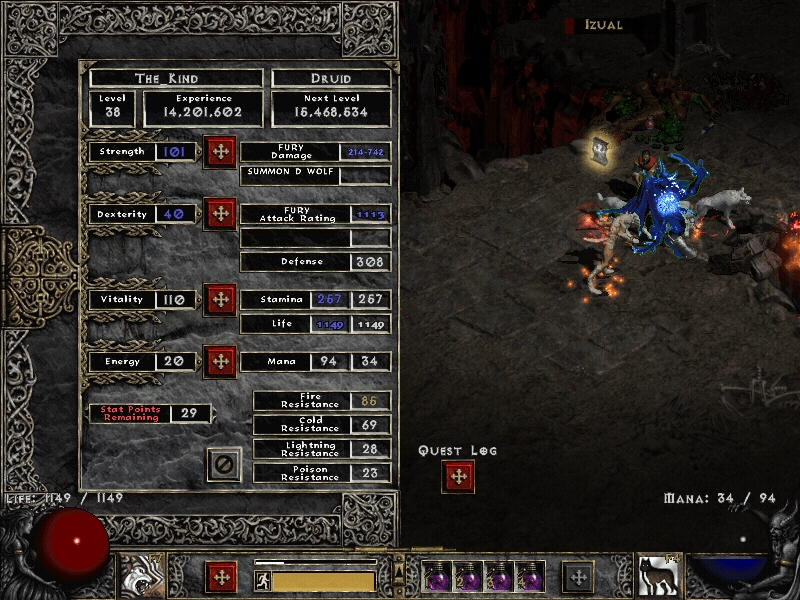Toggle the run/walk icon

click(x=262, y=581)
